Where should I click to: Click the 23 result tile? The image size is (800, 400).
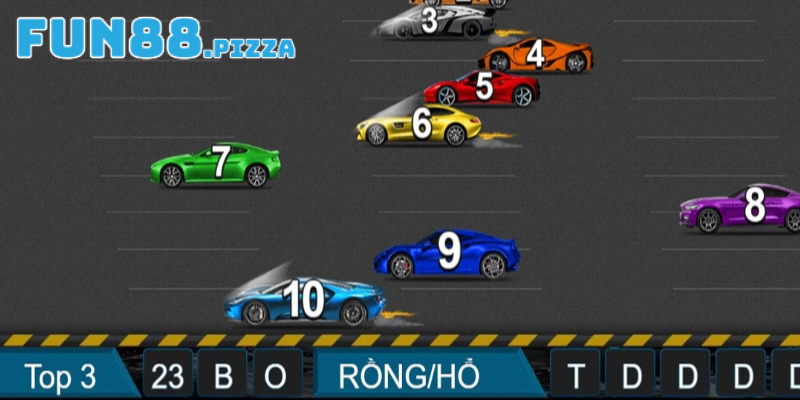tap(168, 376)
